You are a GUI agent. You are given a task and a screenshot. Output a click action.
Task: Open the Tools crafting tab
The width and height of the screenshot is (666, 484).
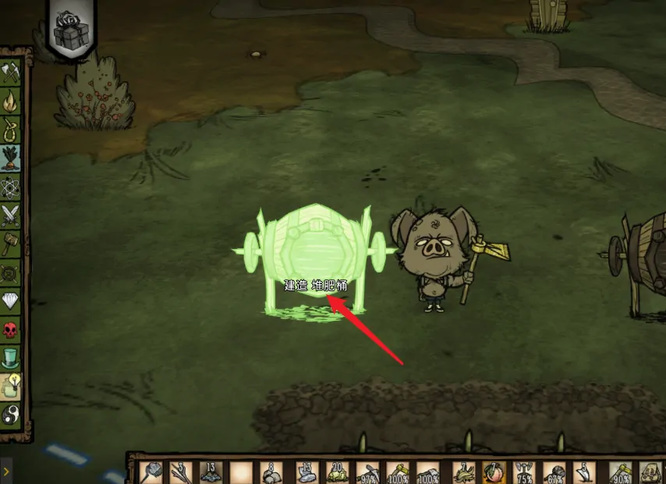click(x=11, y=72)
